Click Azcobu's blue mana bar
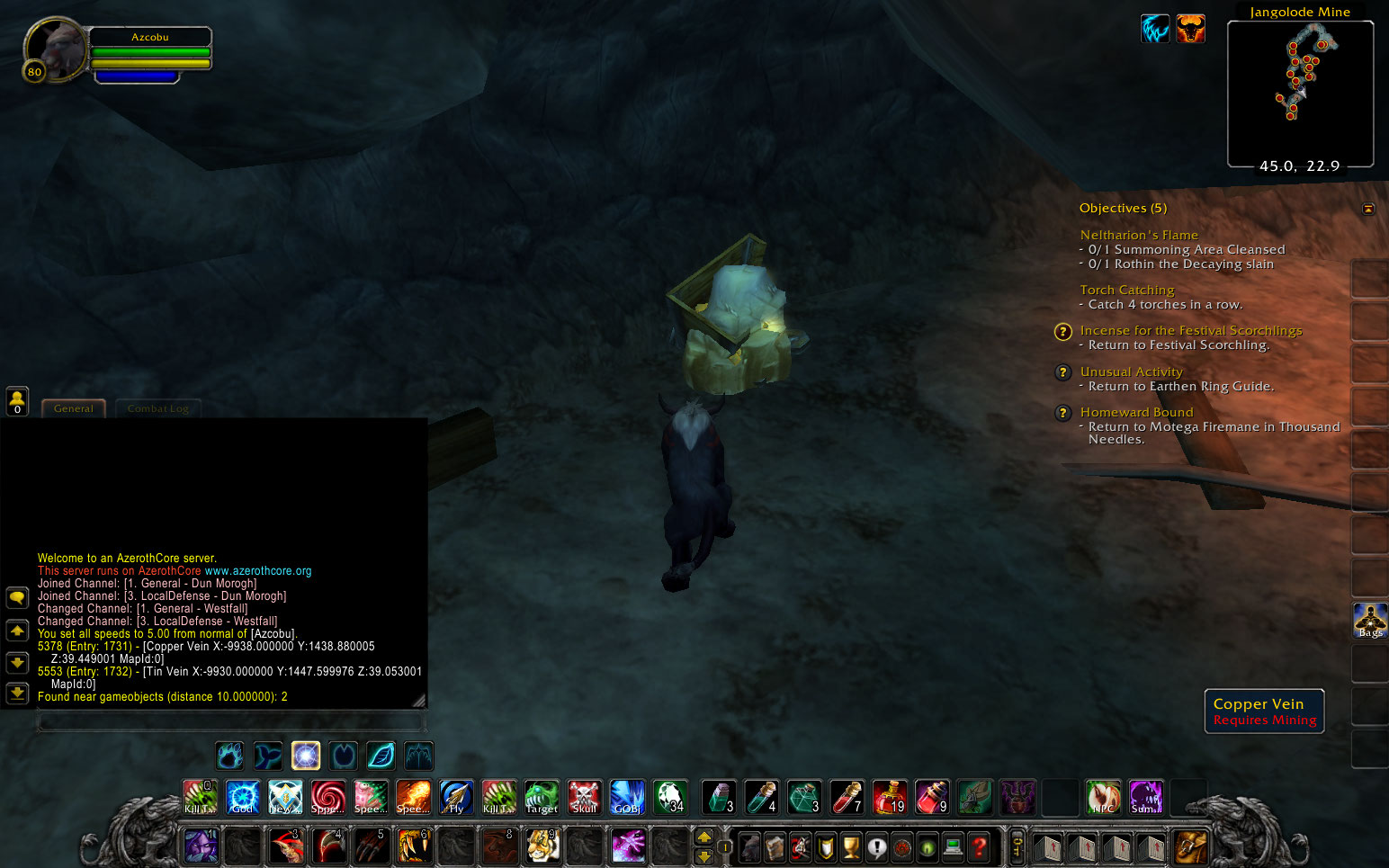This screenshot has height=868, width=1389. [137, 76]
